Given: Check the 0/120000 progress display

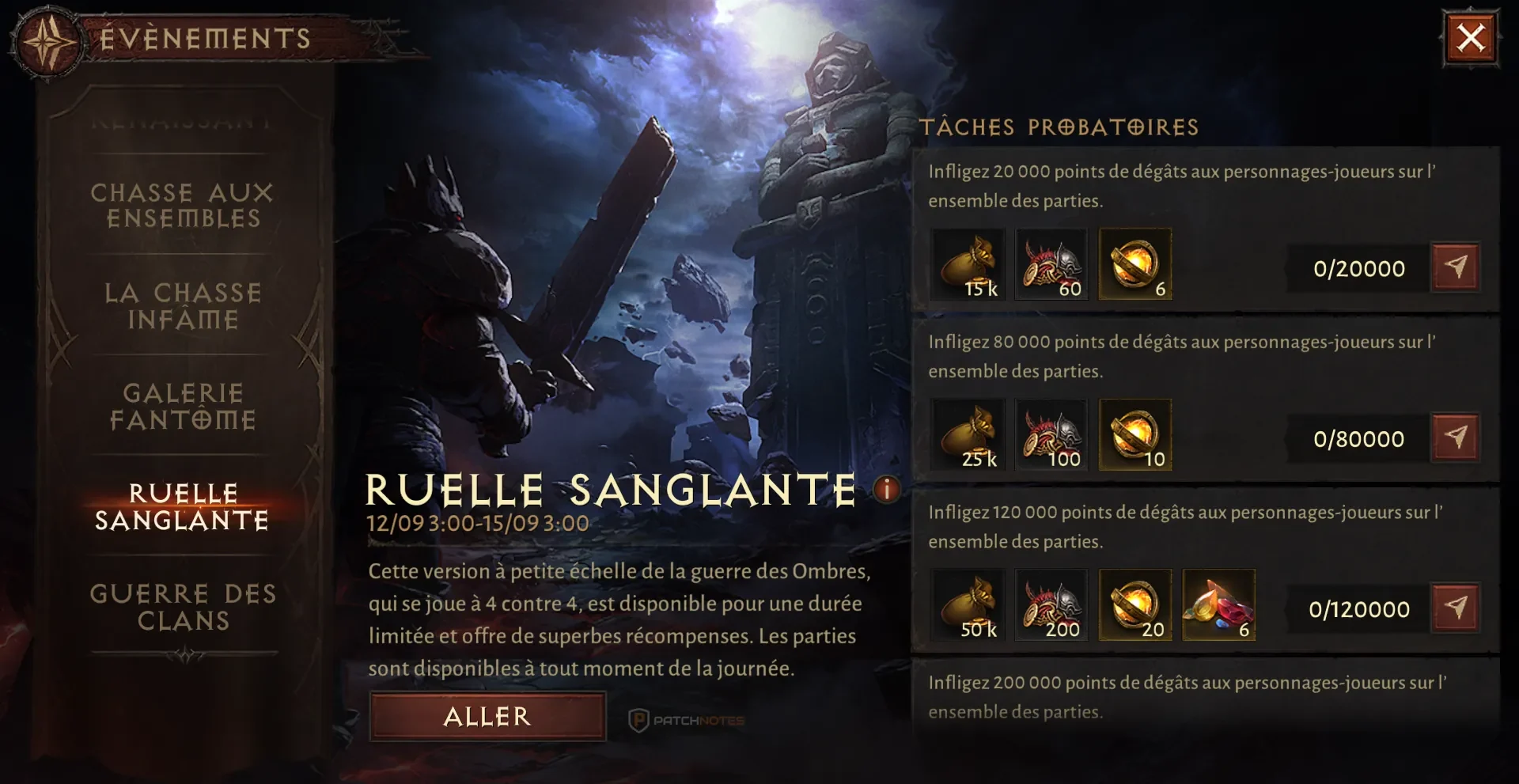Looking at the screenshot, I should click(1358, 608).
